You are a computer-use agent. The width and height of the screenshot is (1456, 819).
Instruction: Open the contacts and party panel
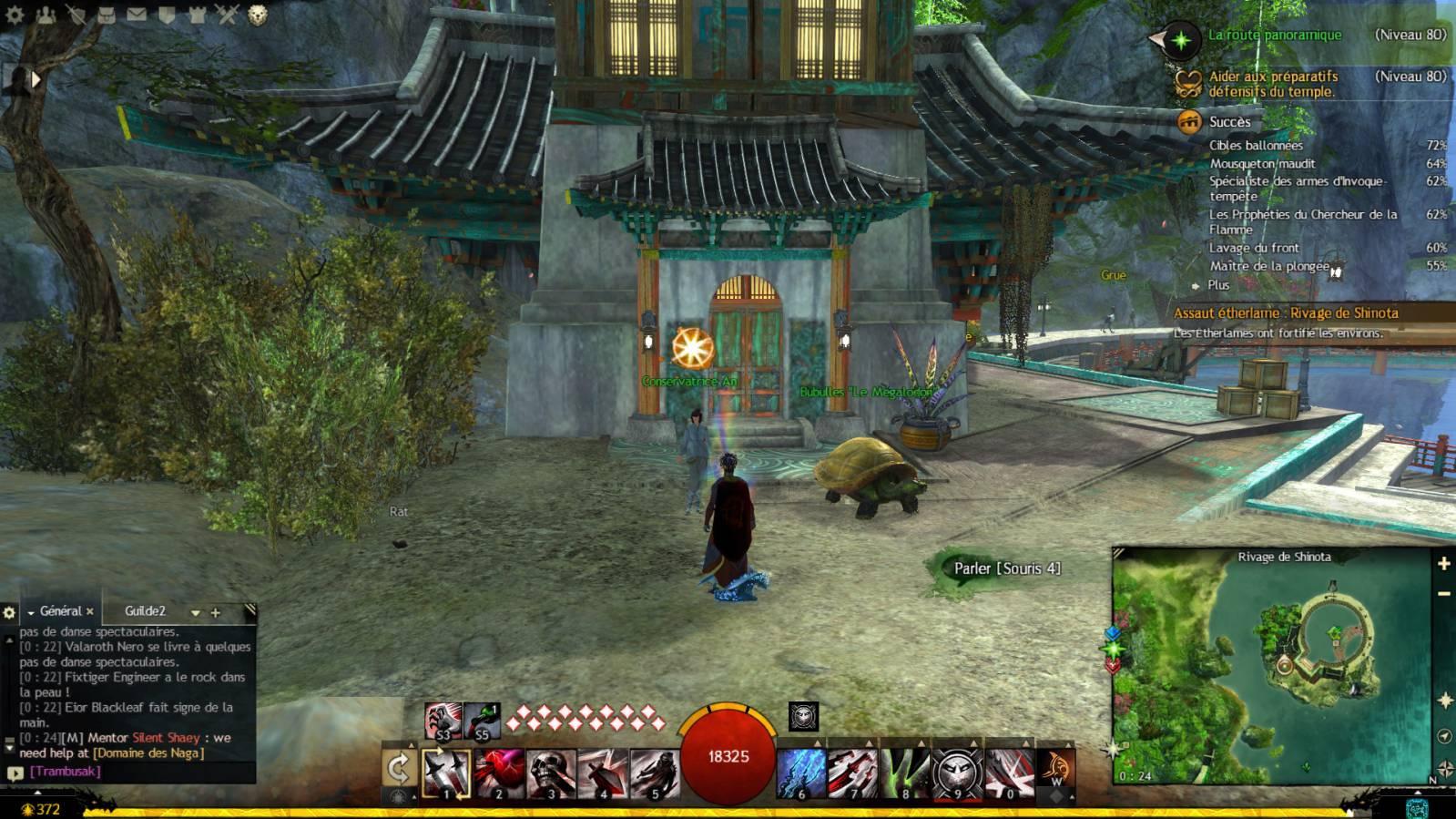point(46,15)
